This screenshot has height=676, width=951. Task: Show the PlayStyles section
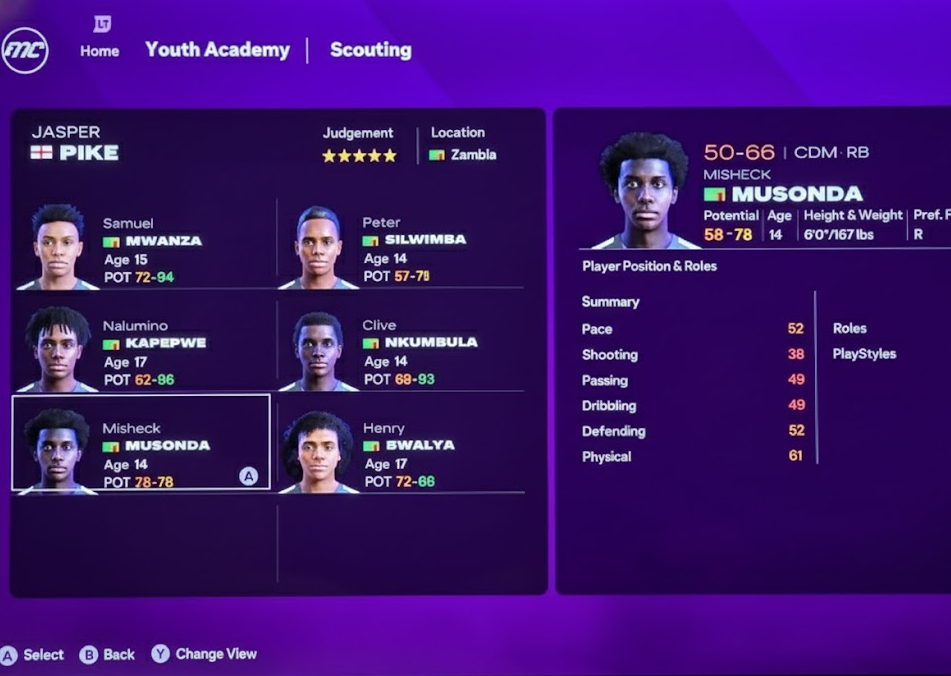[864, 354]
